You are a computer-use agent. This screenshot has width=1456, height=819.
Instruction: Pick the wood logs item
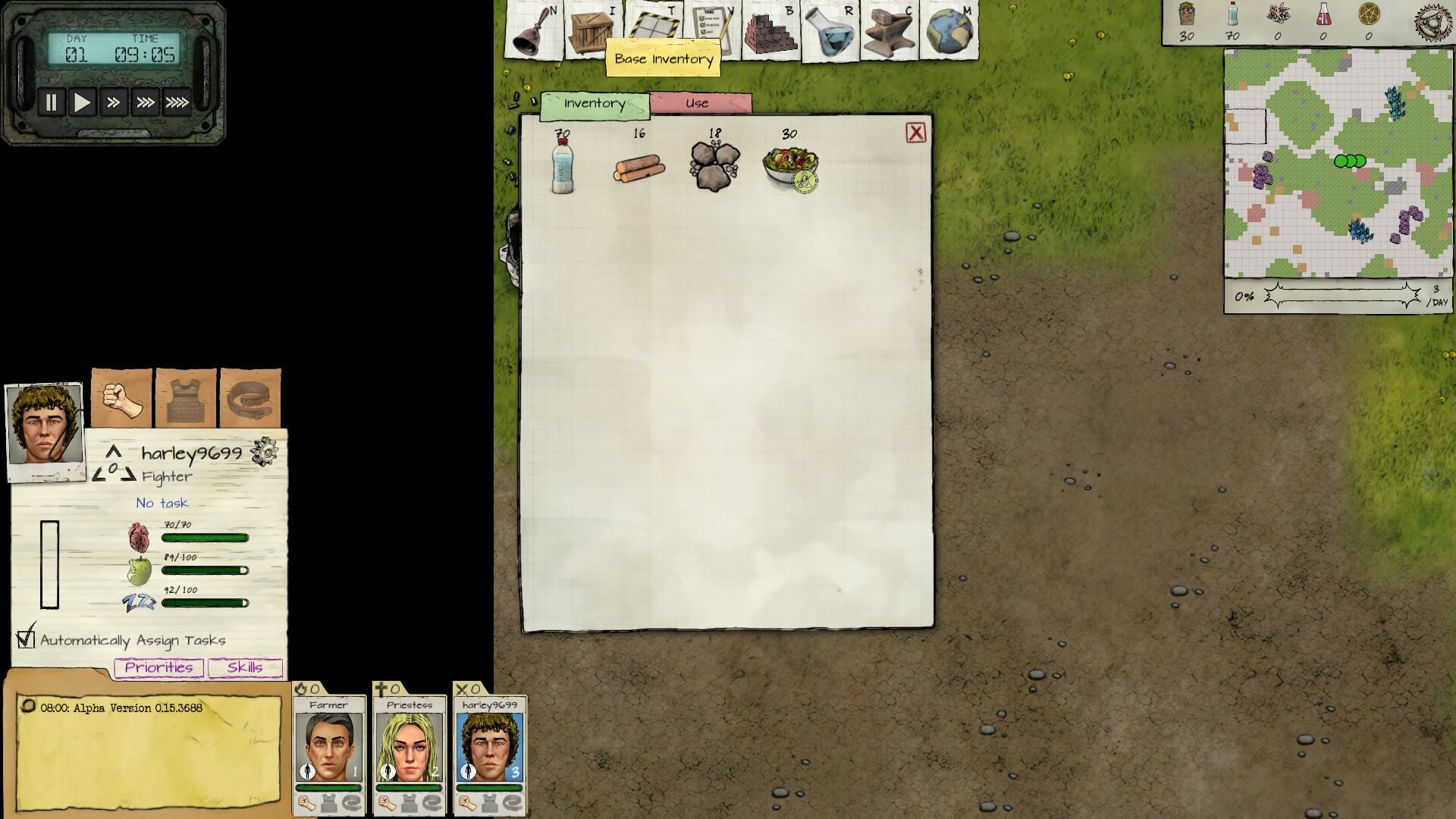click(639, 168)
